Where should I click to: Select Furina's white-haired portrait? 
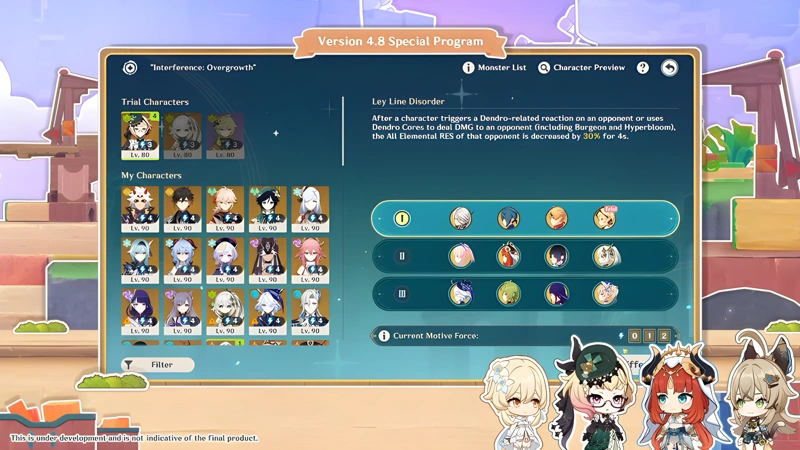coord(268,312)
